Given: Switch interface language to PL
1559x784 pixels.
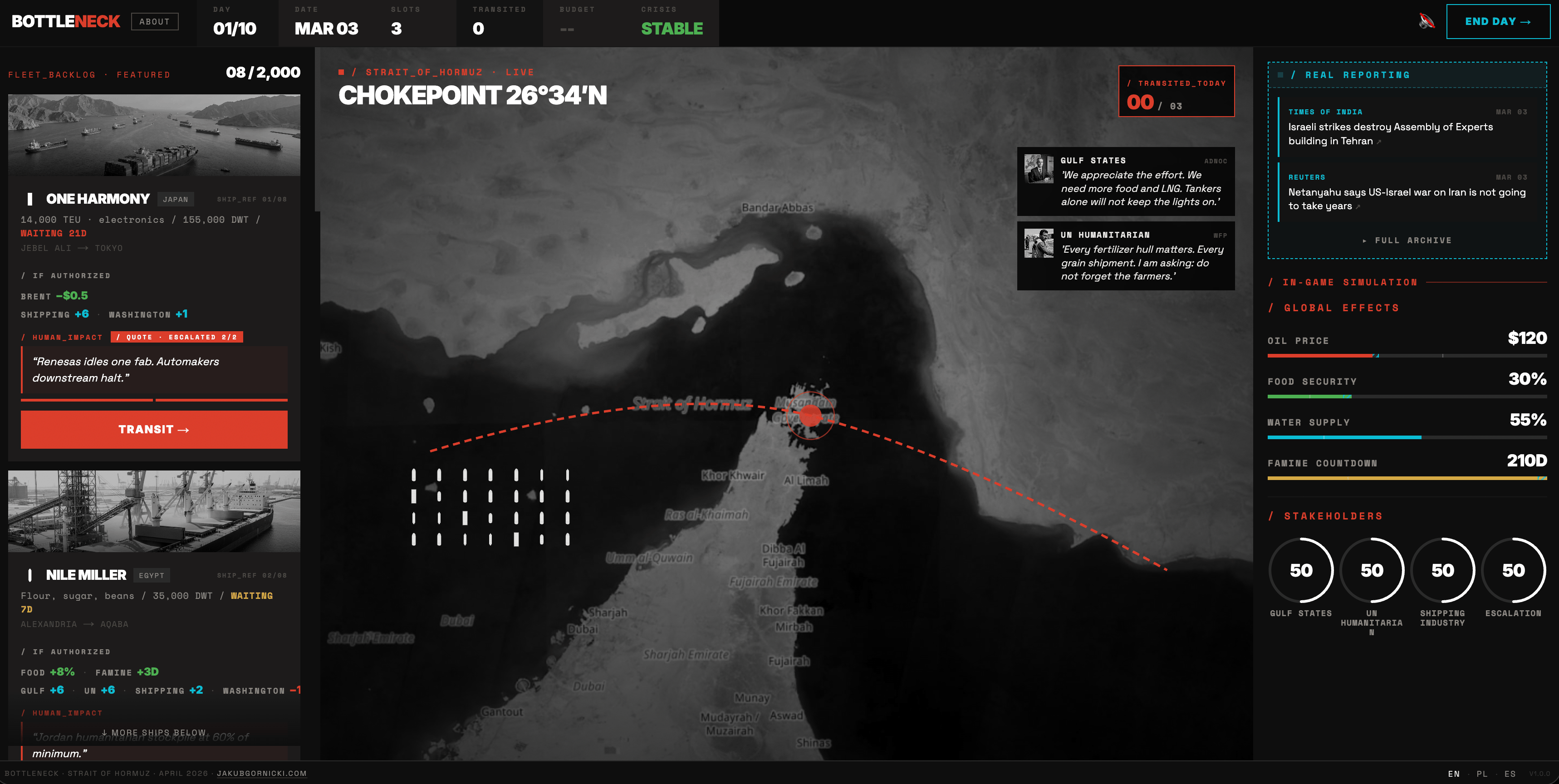Looking at the screenshot, I should coord(1483,774).
